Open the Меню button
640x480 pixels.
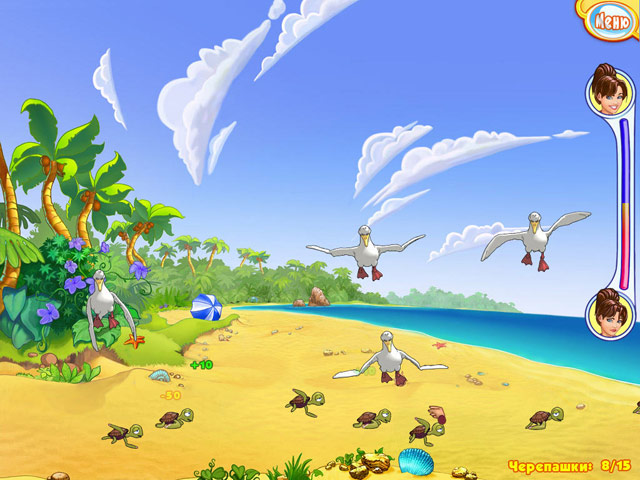610,18
